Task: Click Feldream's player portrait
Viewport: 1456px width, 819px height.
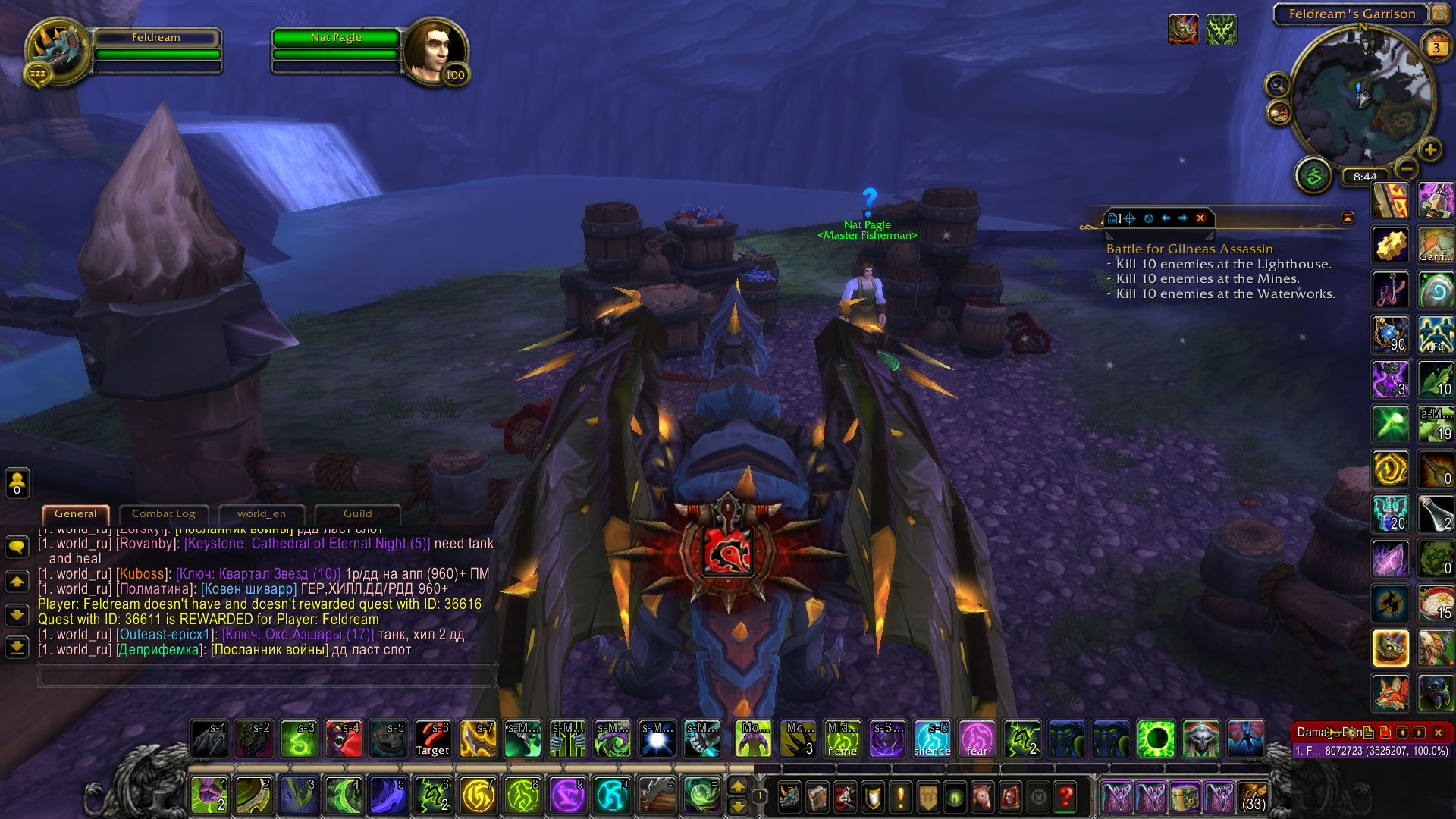Action: click(57, 52)
